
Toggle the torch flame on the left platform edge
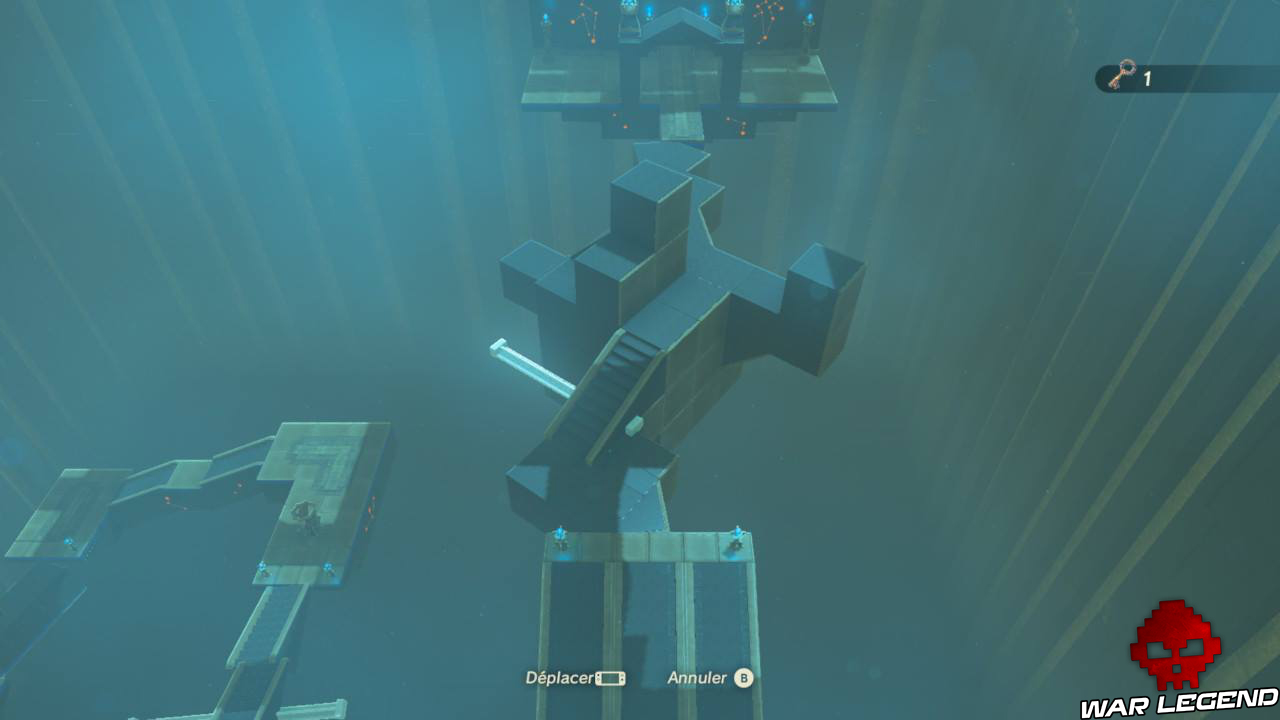[x=69, y=542]
